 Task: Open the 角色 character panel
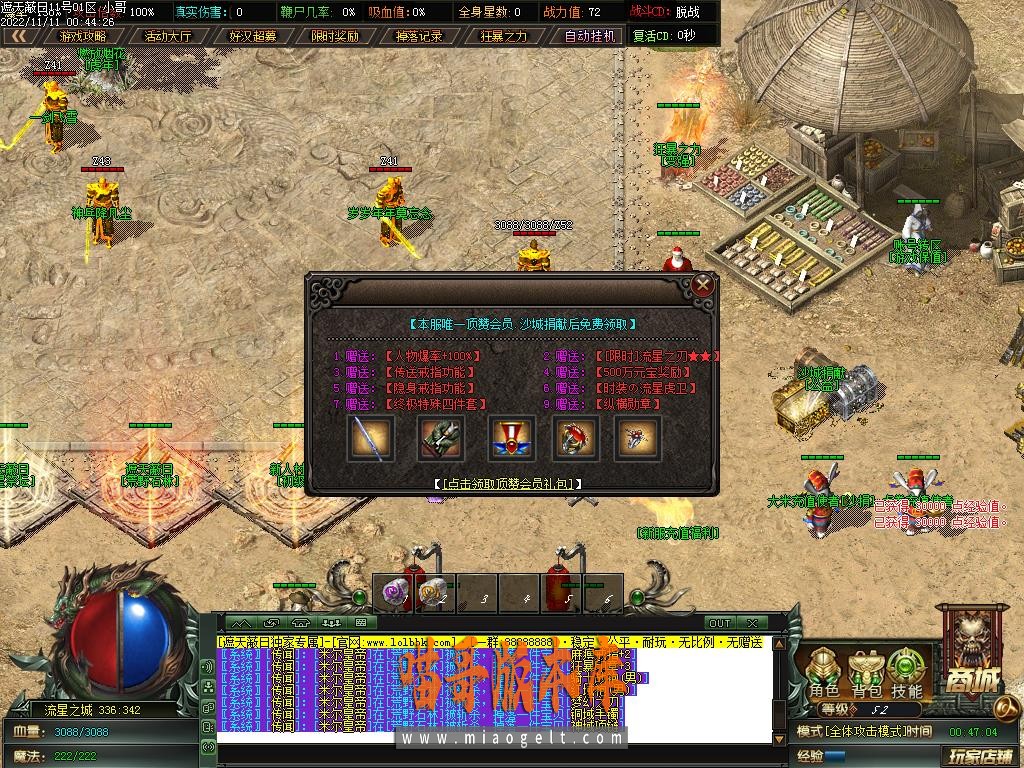point(824,674)
